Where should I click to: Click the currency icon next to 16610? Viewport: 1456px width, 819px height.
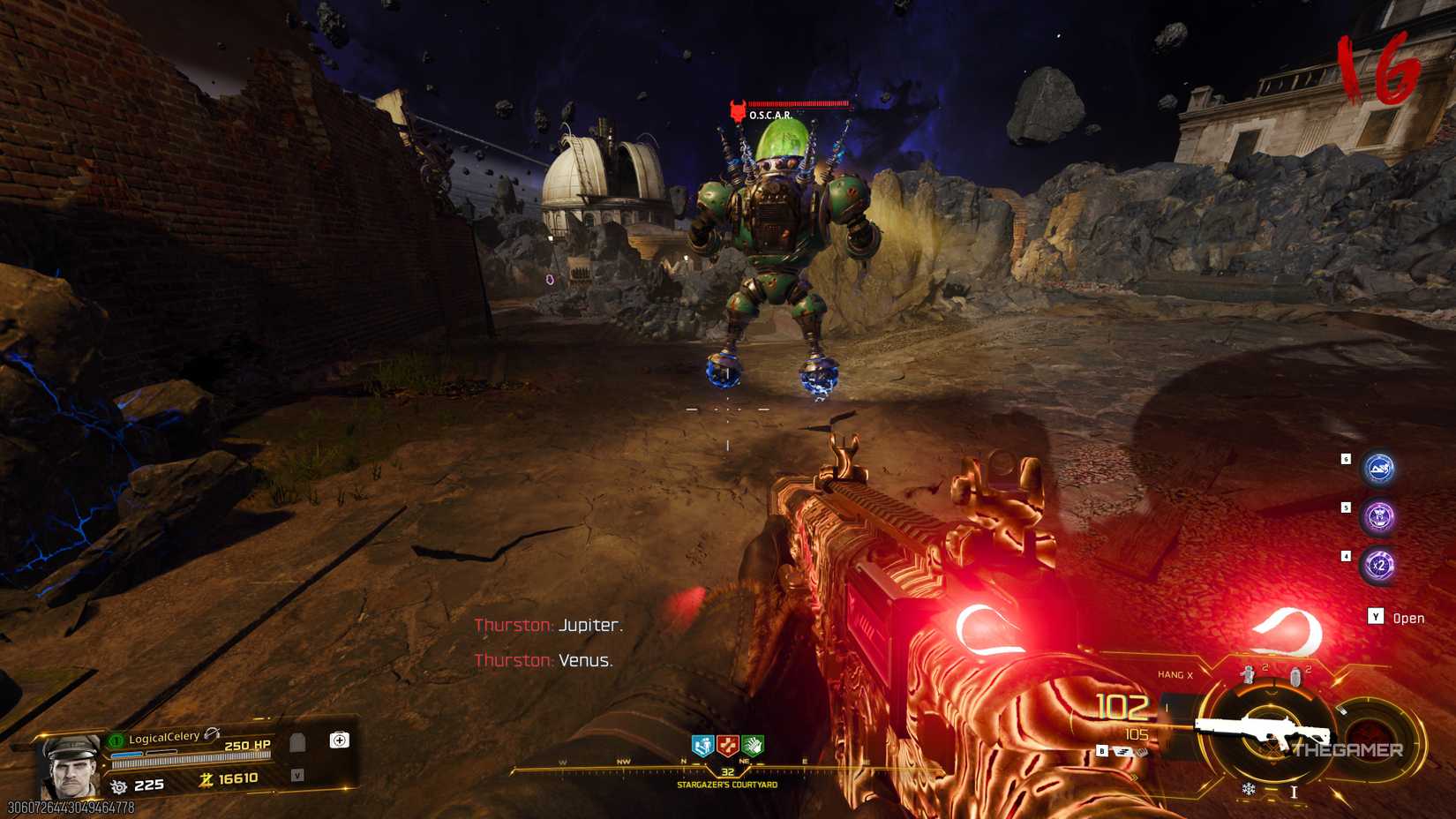[207, 780]
